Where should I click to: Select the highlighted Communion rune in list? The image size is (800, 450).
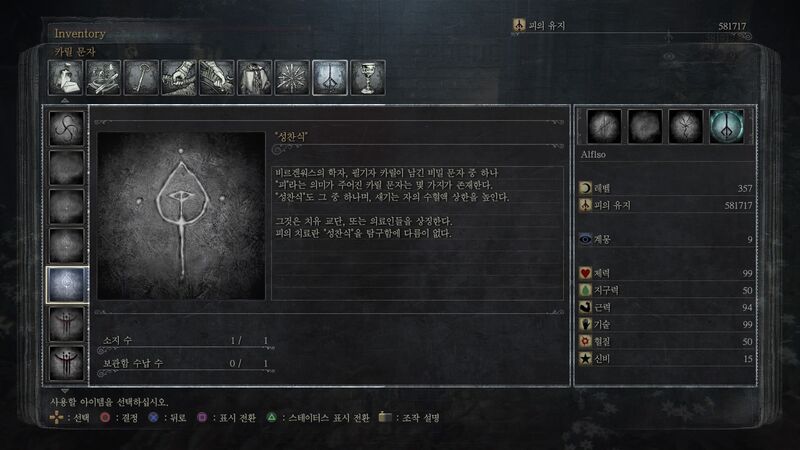67,285
